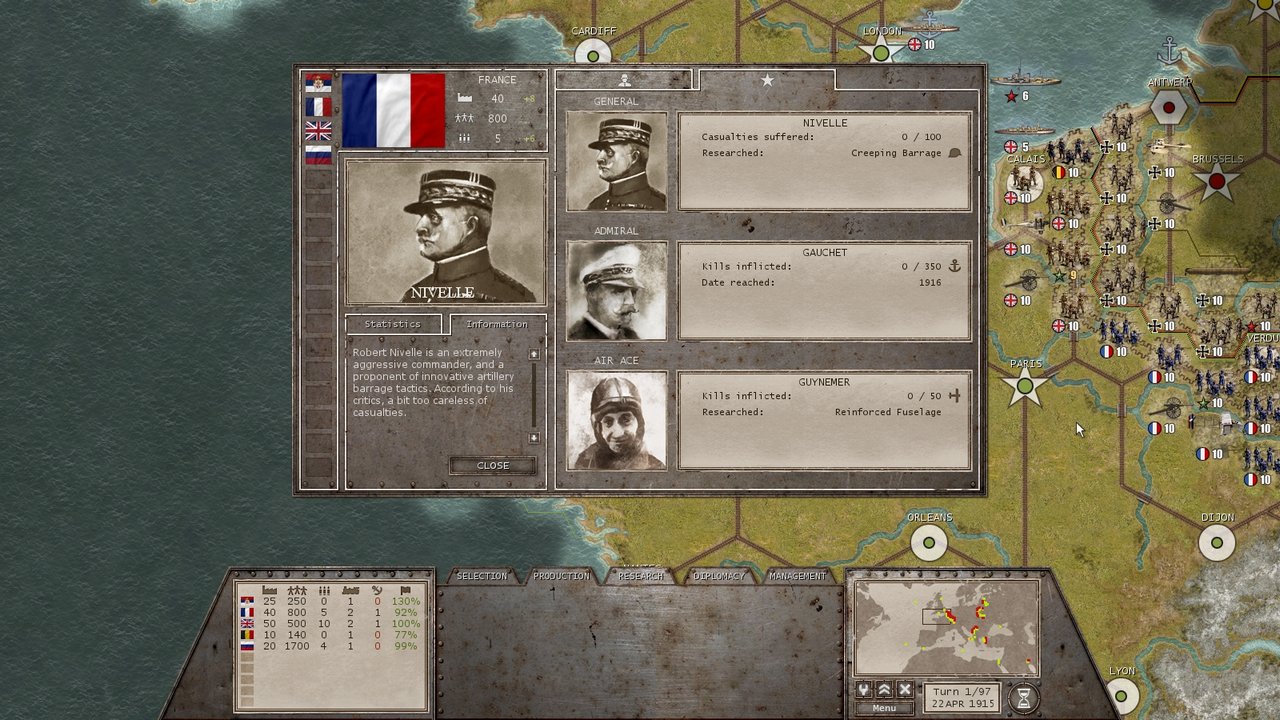The width and height of the screenshot is (1280, 720).
Task: Switch to the Statistics tab
Action: [x=394, y=324]
